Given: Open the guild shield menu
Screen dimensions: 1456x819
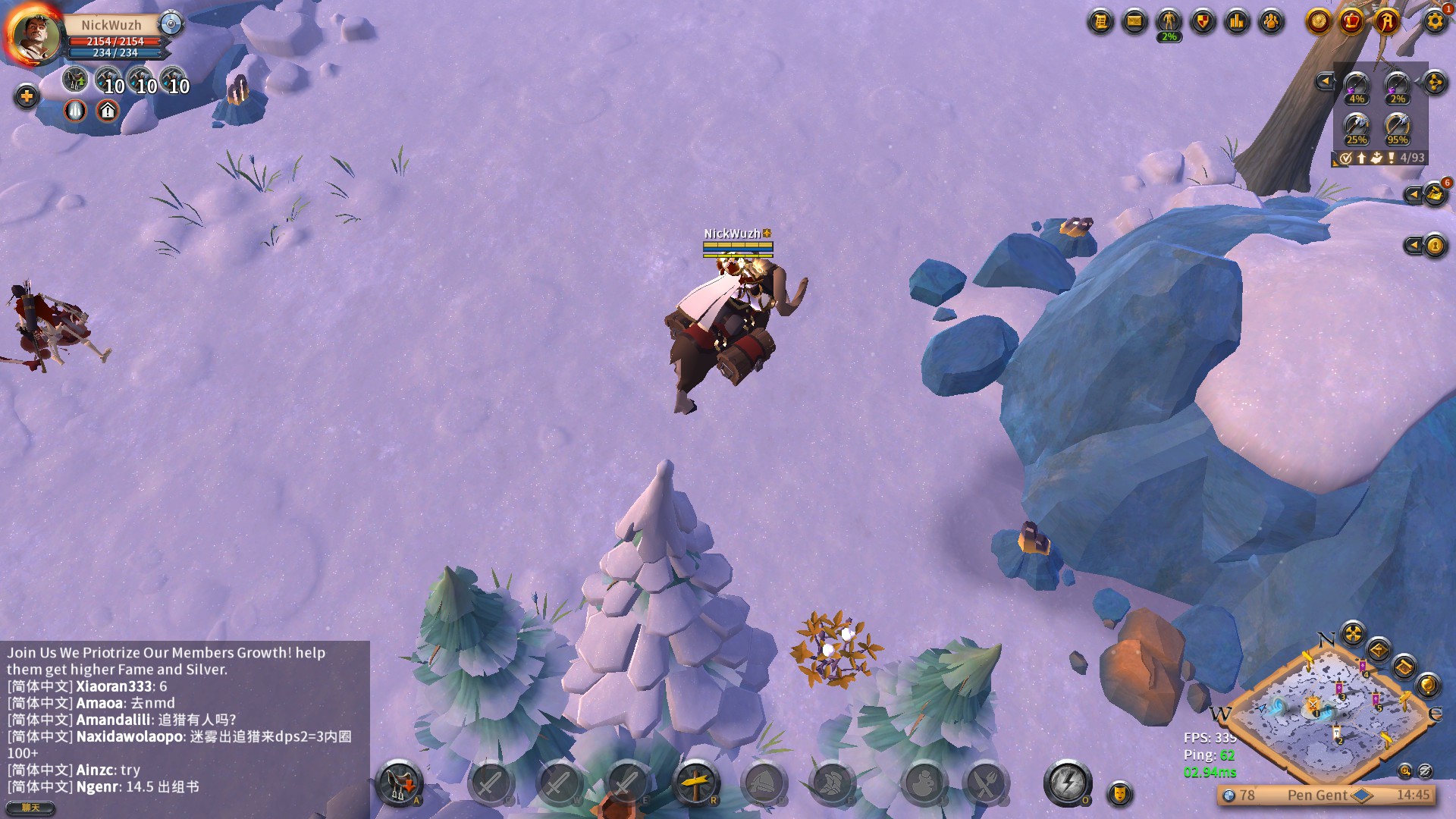Looking at the screenshot, I should point(1203,21).
